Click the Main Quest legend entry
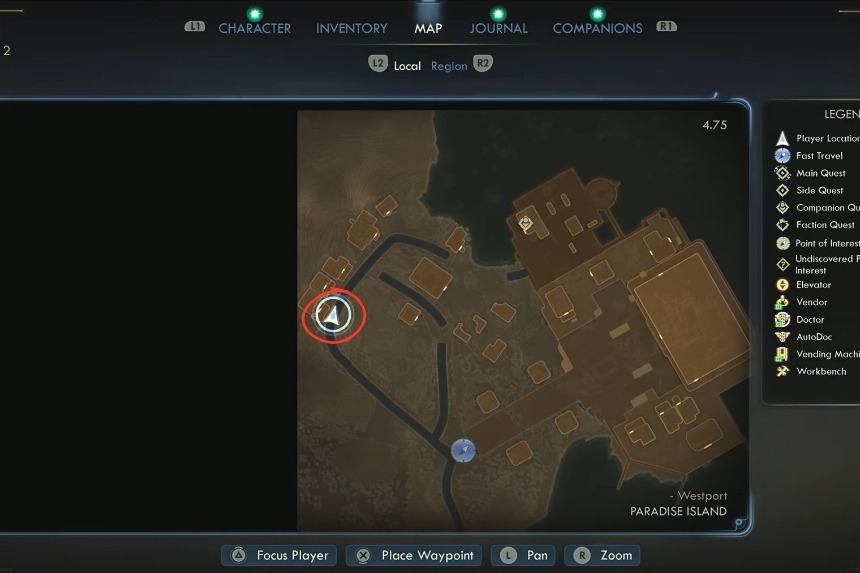 tap(820, 173)
